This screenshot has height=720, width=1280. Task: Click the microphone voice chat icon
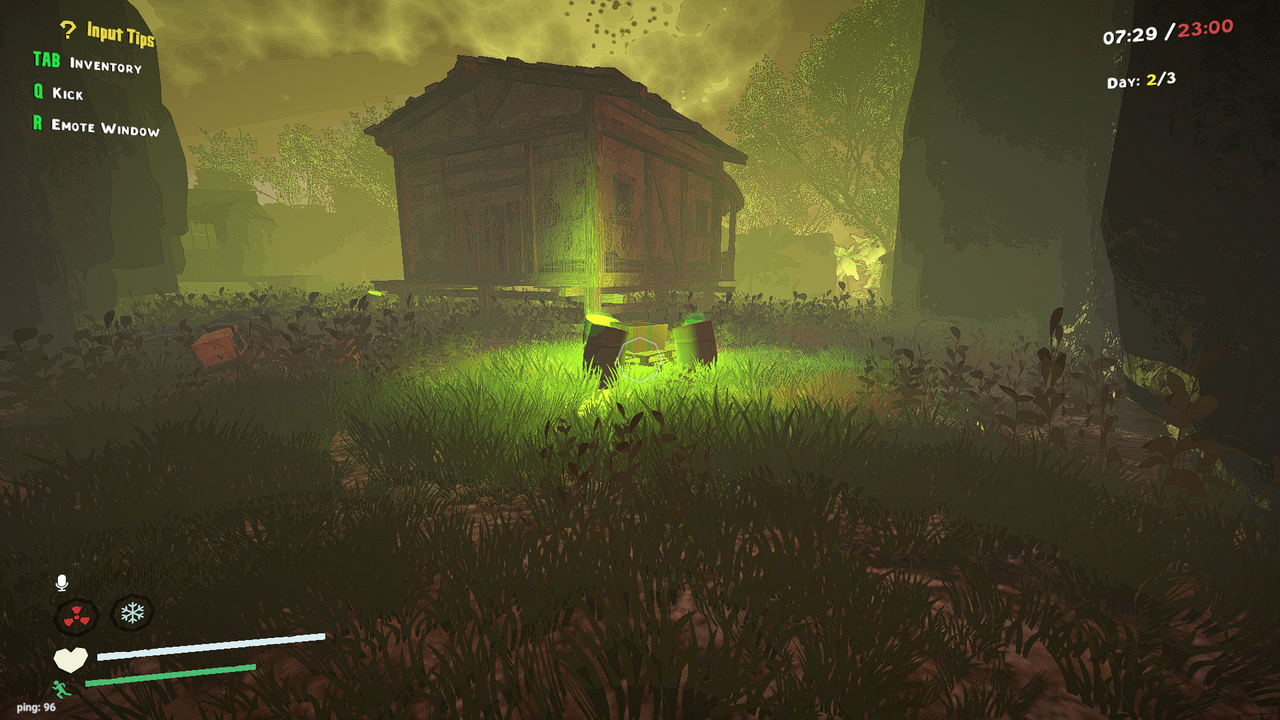tap(62, 580)
